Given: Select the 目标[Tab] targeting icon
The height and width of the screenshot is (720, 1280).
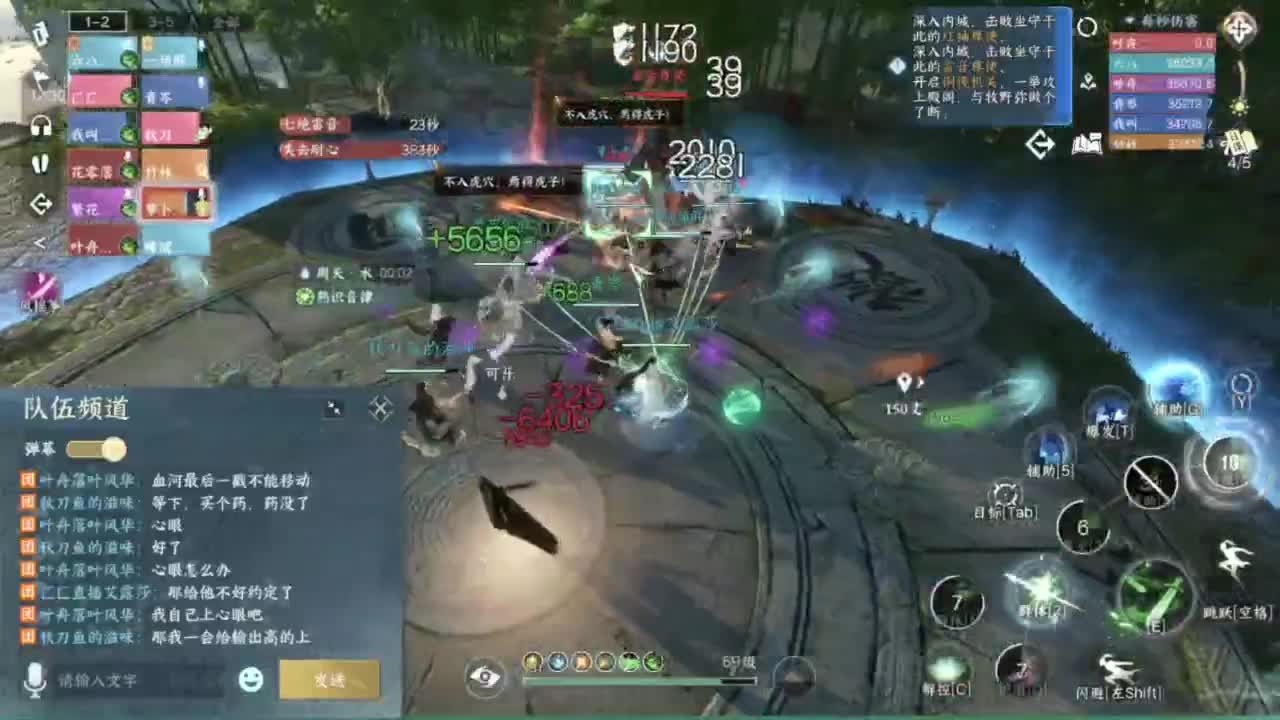Looking at the screenshot, I should tap(1004, 493).
